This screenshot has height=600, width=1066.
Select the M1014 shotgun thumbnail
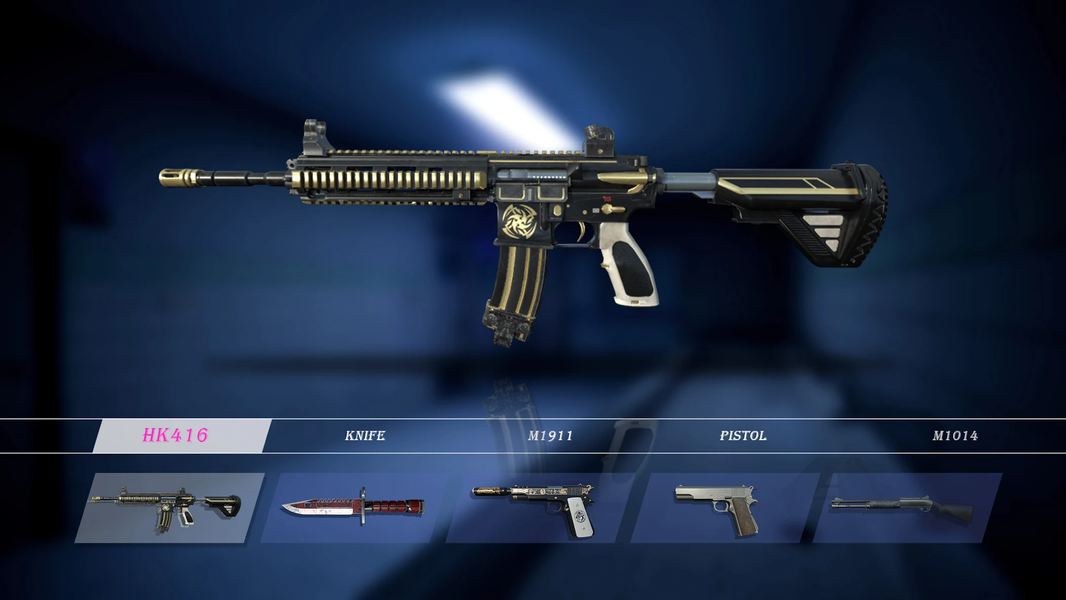905,507
